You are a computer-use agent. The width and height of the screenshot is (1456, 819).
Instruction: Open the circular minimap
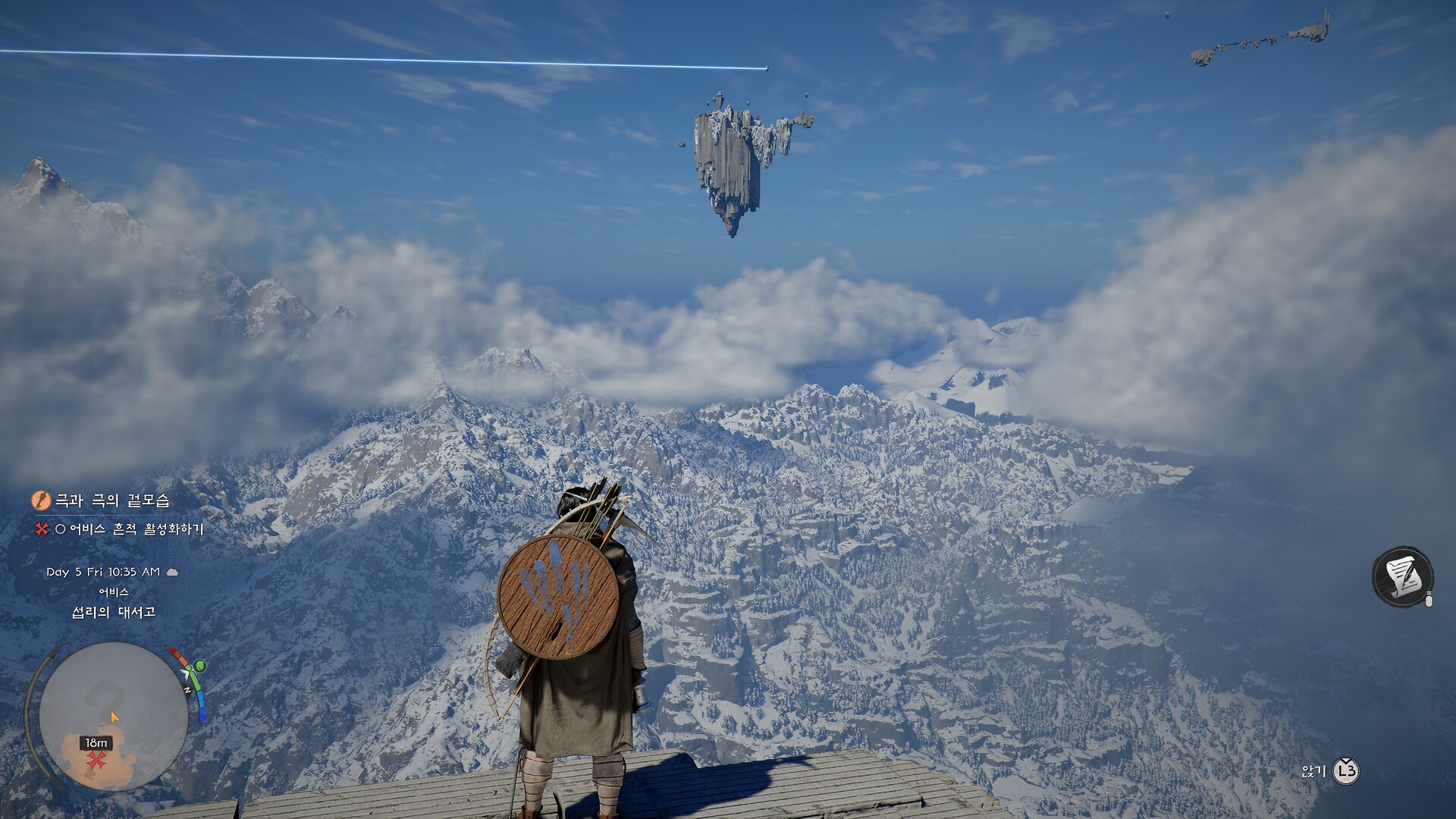click(x=113, y=717)
